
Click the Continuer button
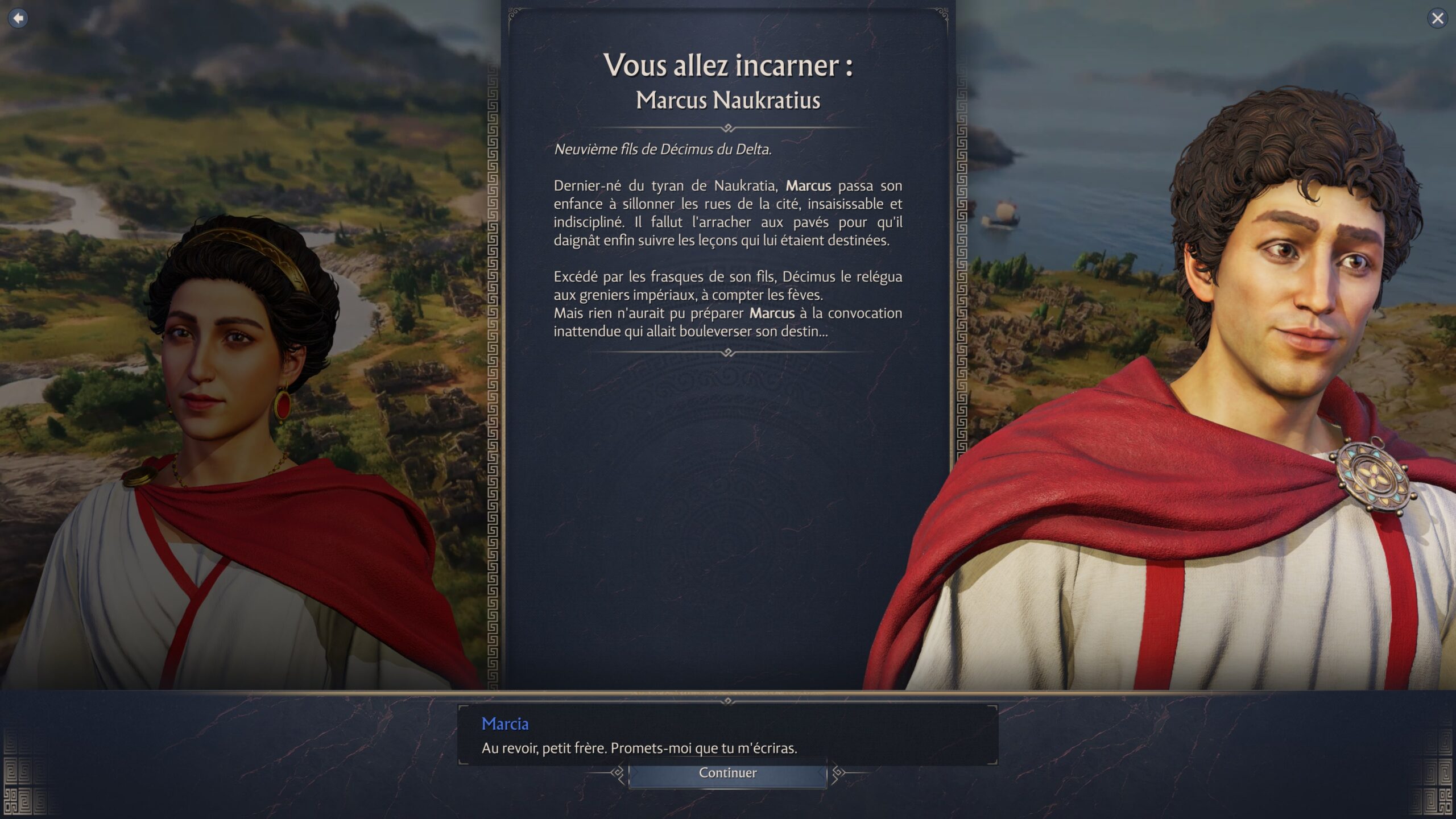(x=727, y=773)
